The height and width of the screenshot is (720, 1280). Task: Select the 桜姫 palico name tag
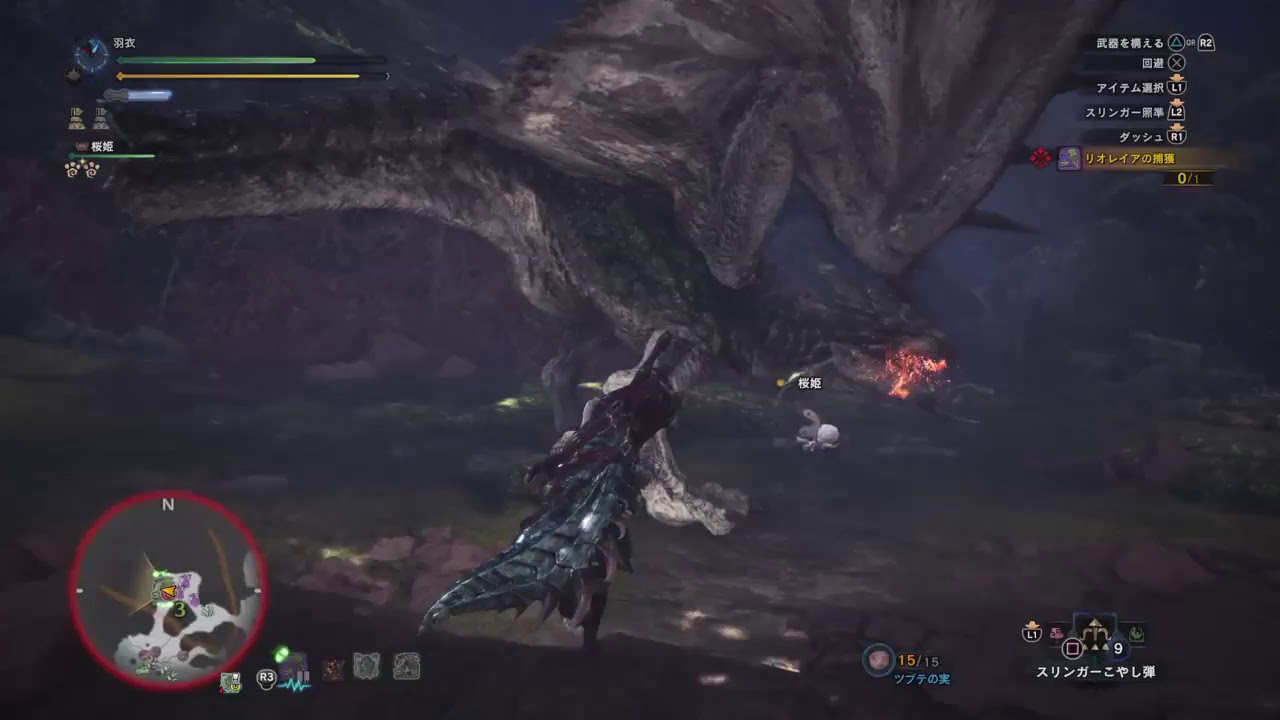810,384
